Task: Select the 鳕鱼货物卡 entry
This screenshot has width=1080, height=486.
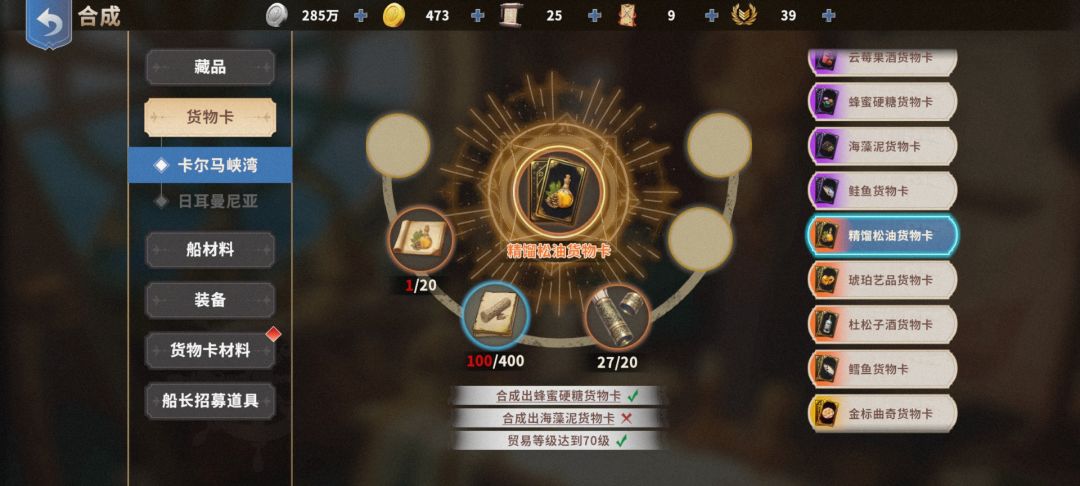Action: coord(882,369)
